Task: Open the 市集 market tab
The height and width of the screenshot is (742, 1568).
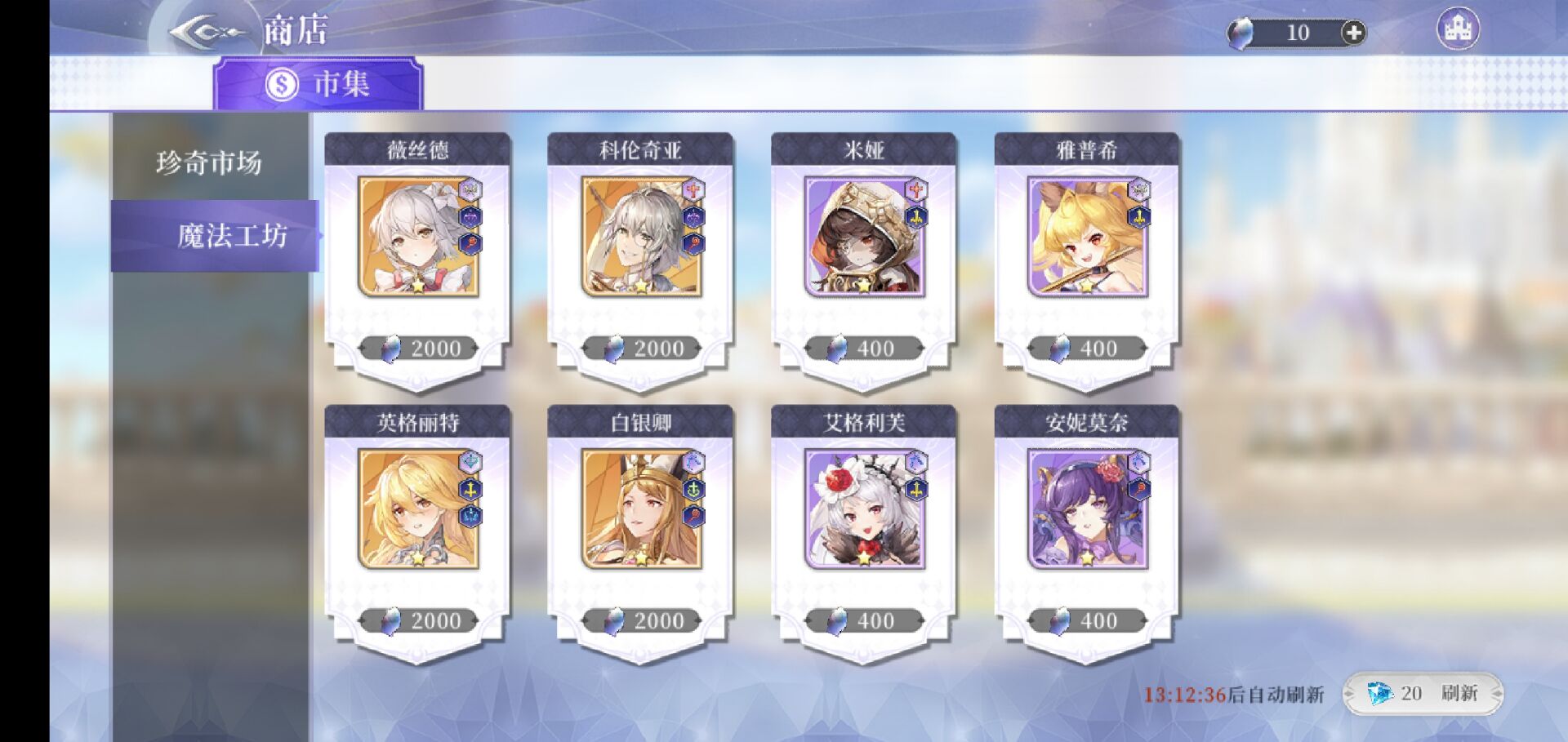Action: [x=318, y=84]
